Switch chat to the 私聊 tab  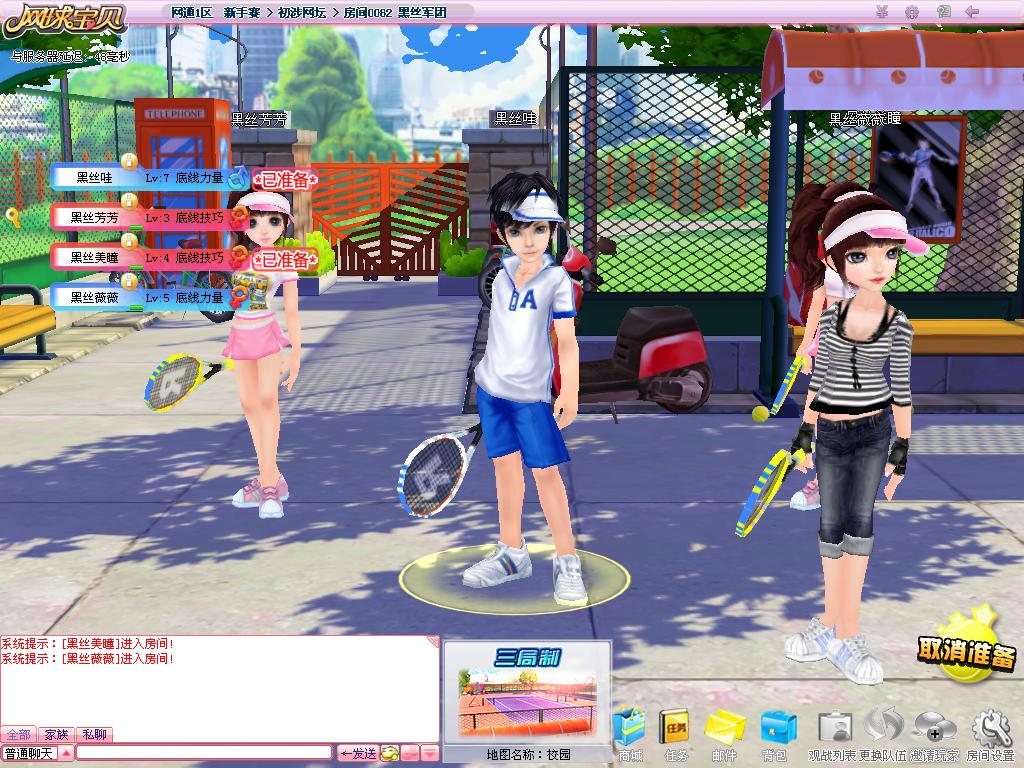pyautogui.click(x=95, y=735)
